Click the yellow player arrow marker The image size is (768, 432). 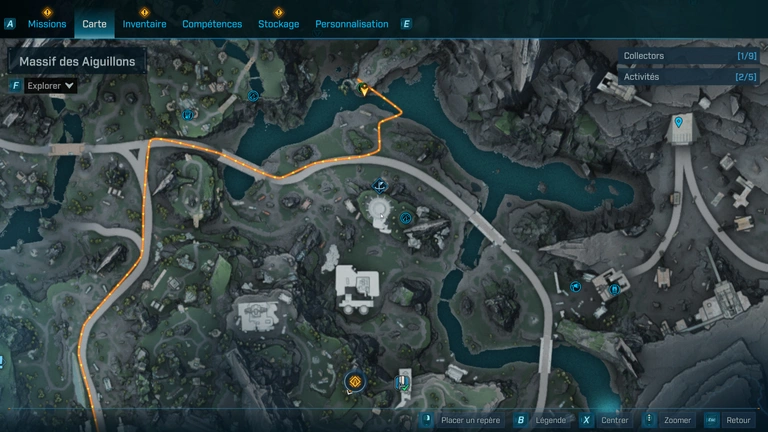pyautogui.click(x=364, y=90)
